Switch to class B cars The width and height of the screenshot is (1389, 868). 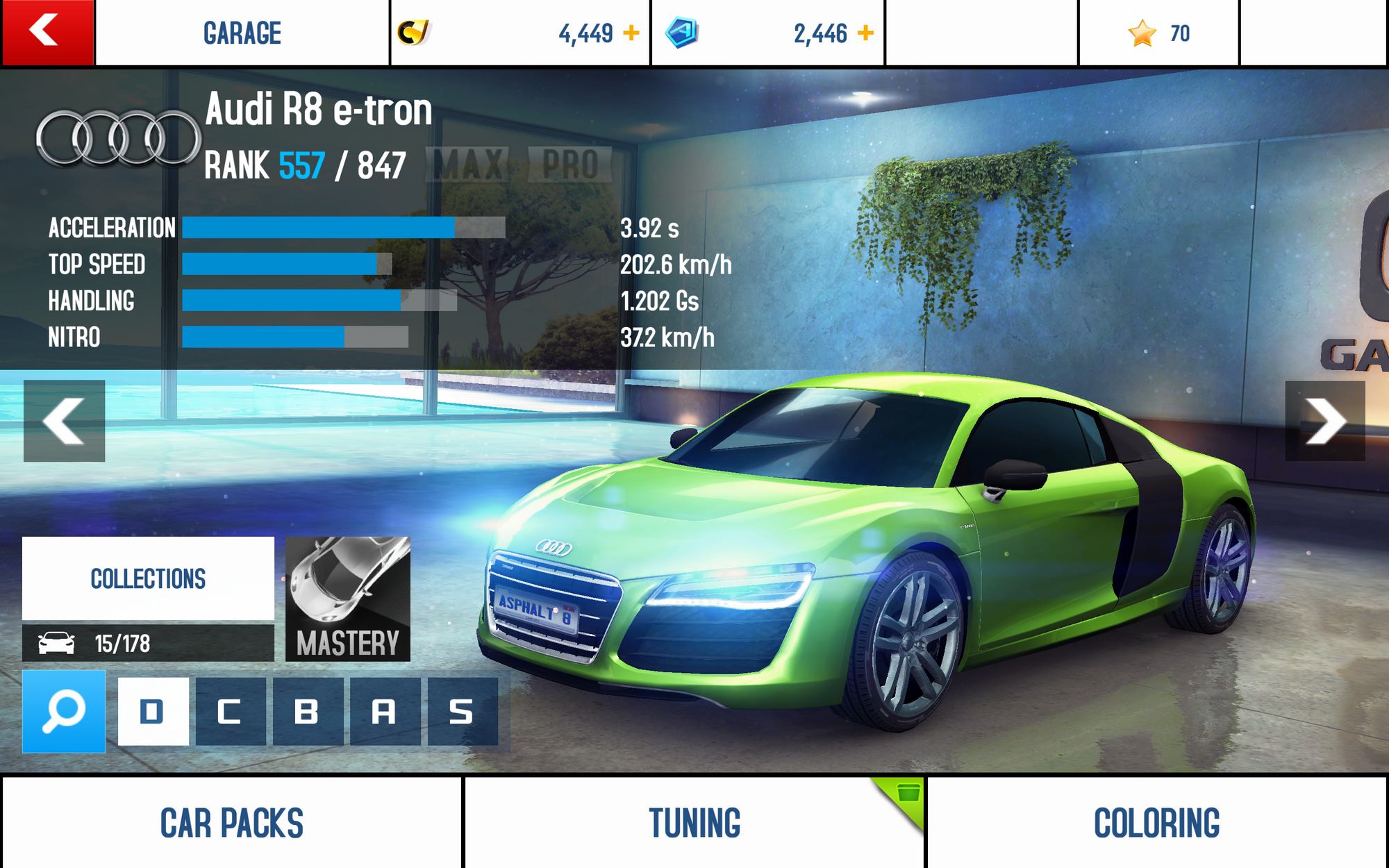[307, 712]
